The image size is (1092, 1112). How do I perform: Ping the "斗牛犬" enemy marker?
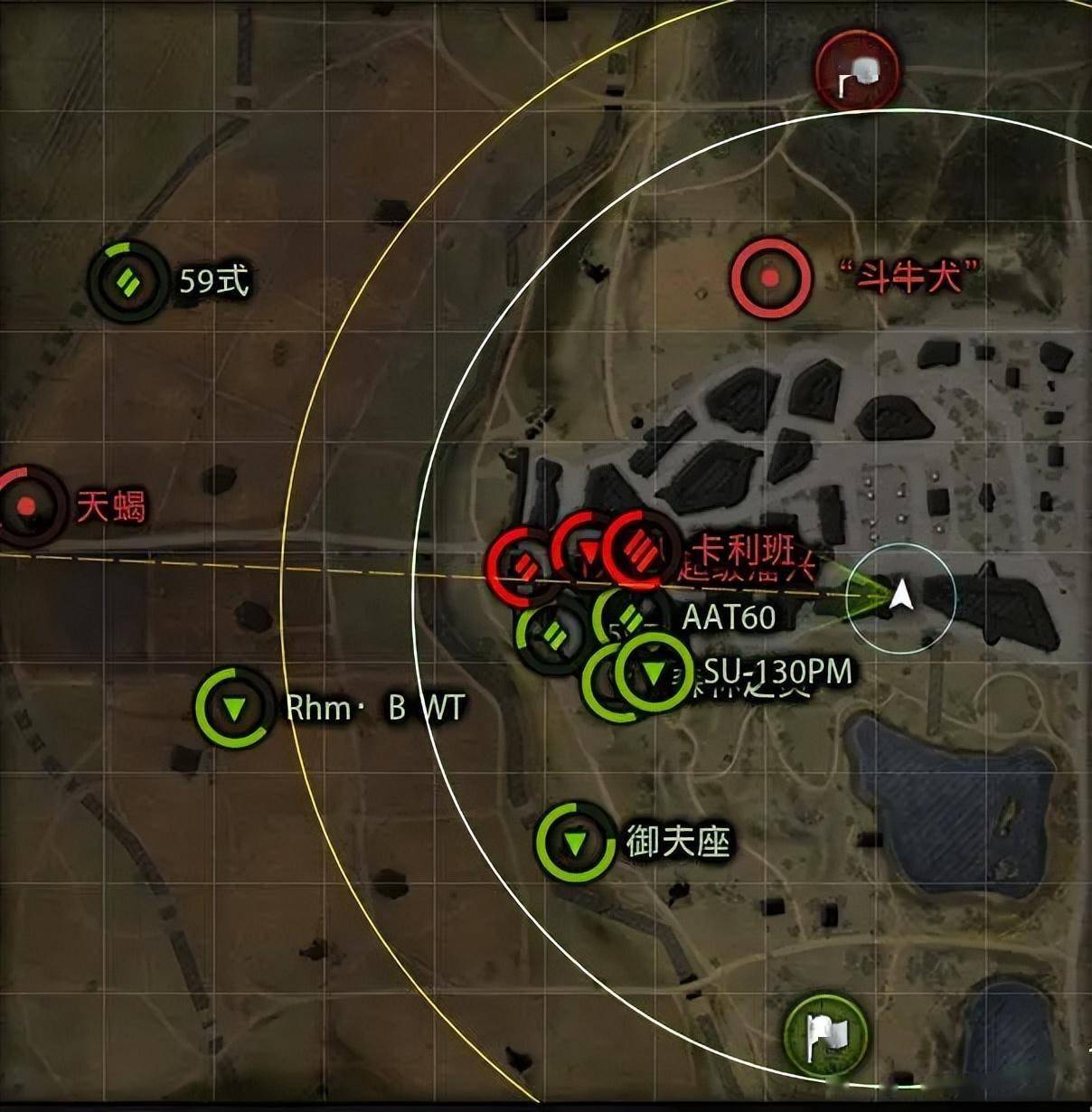tap(770, 277)
